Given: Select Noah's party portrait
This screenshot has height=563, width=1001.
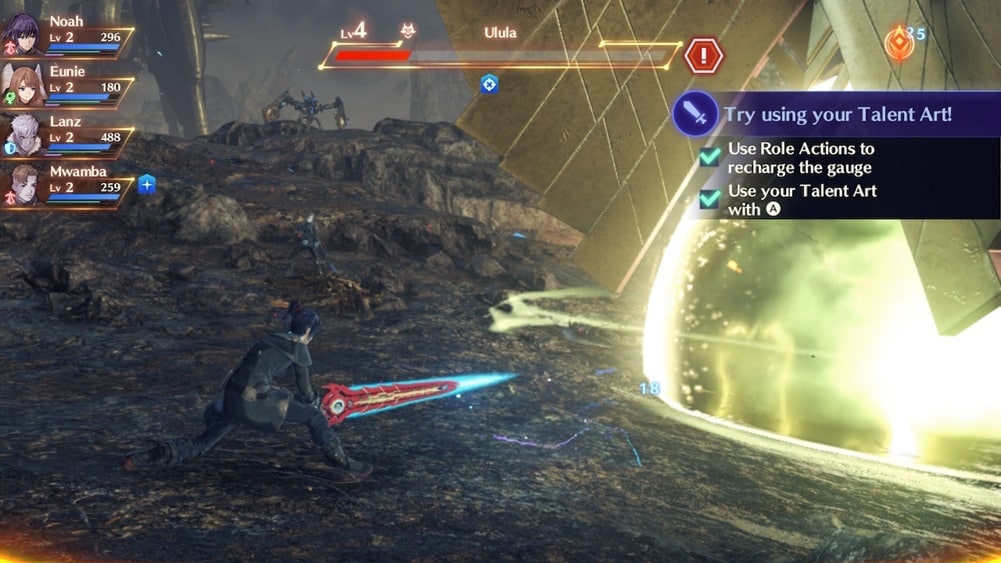Looking at the screenshot, I should (x=22, y=34).
